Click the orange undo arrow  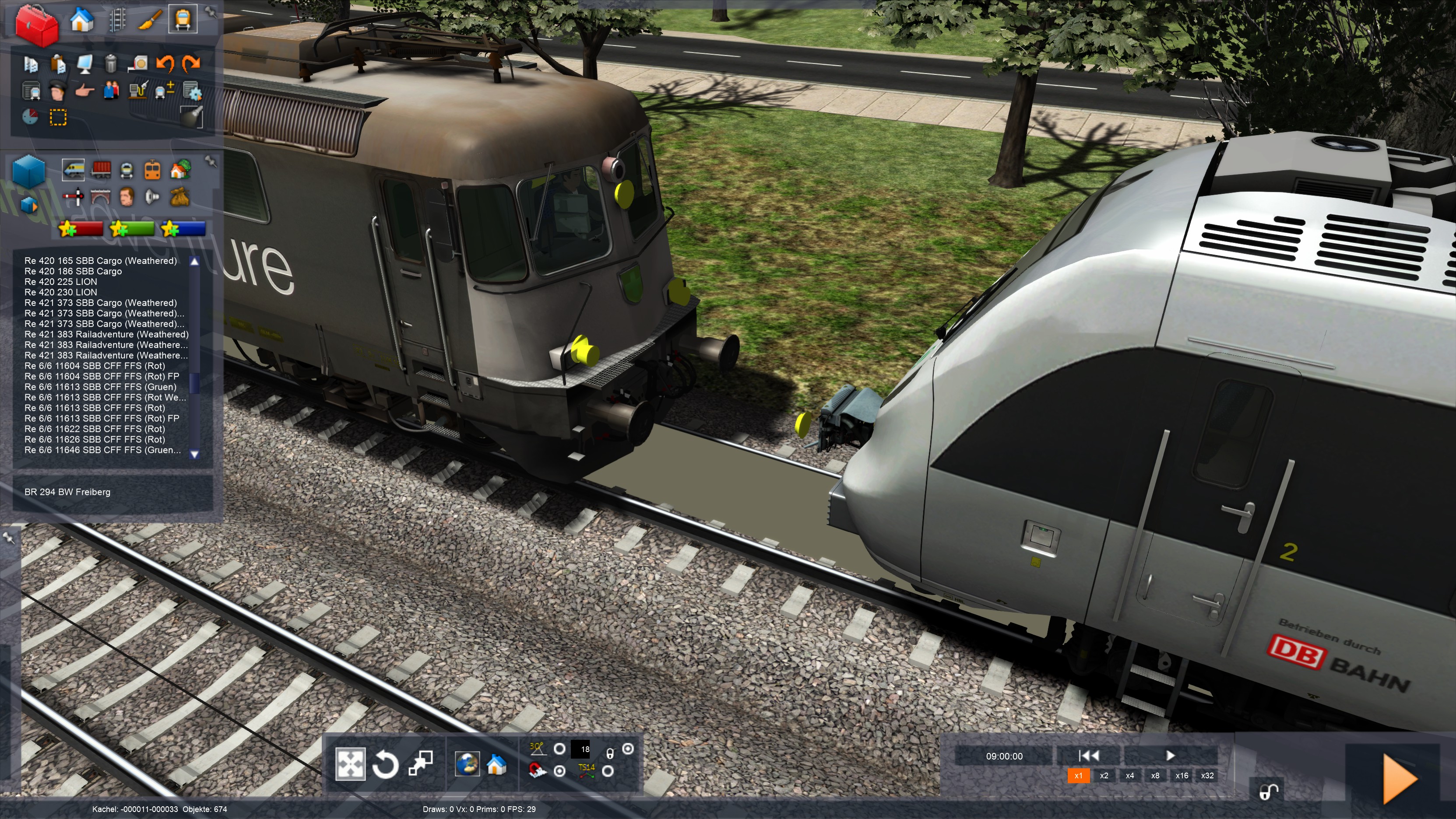click(165, 63)
